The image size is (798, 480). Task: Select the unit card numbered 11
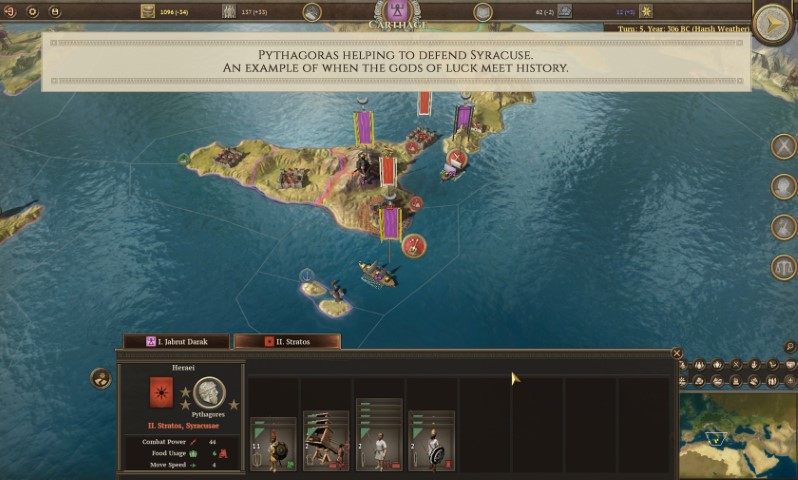click(x=272, y=444)
